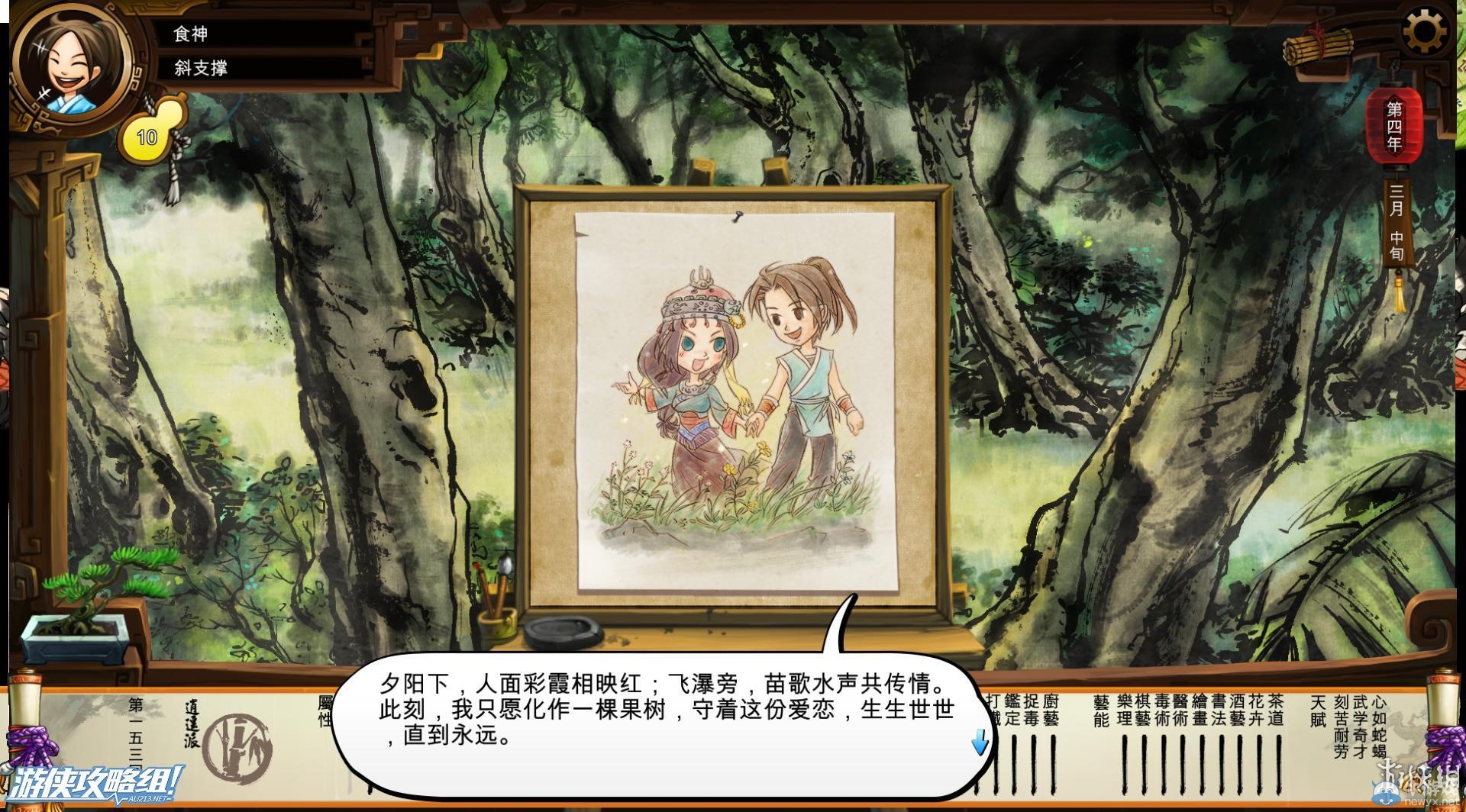Click the yellow gourd showing 10
Viewport: 1466px width, 812px height.
tap(153, 131)
